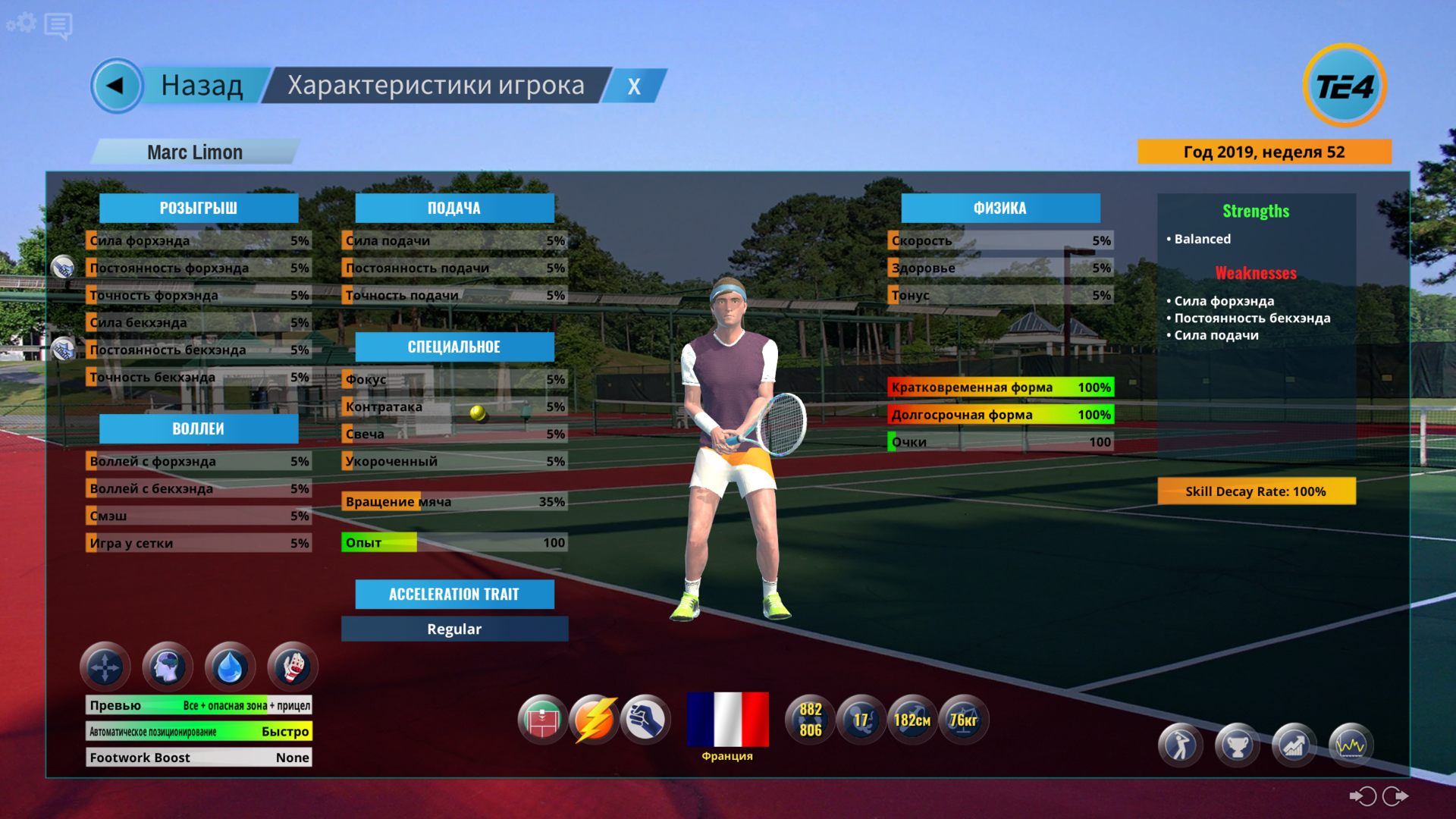Go back with the Назад button
The width and height of the screenshot is (1456, 819).
[x=182, y=86]
